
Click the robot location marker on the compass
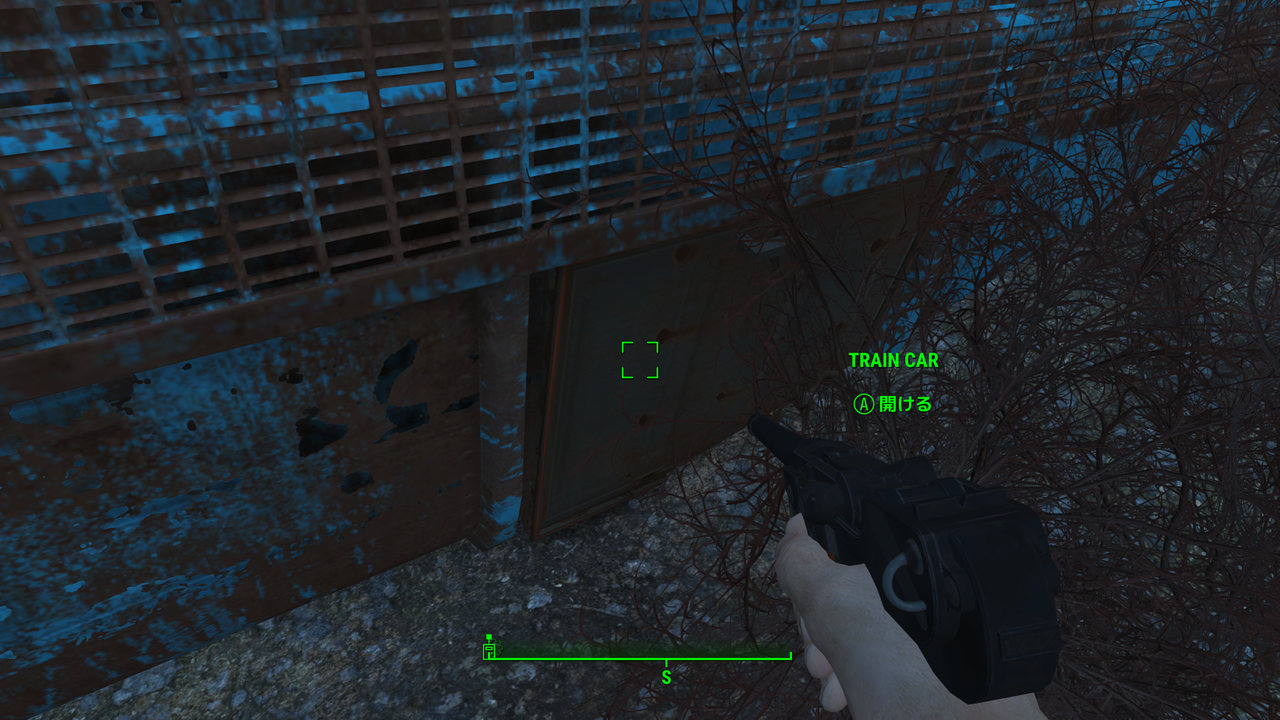coord(489,650)
